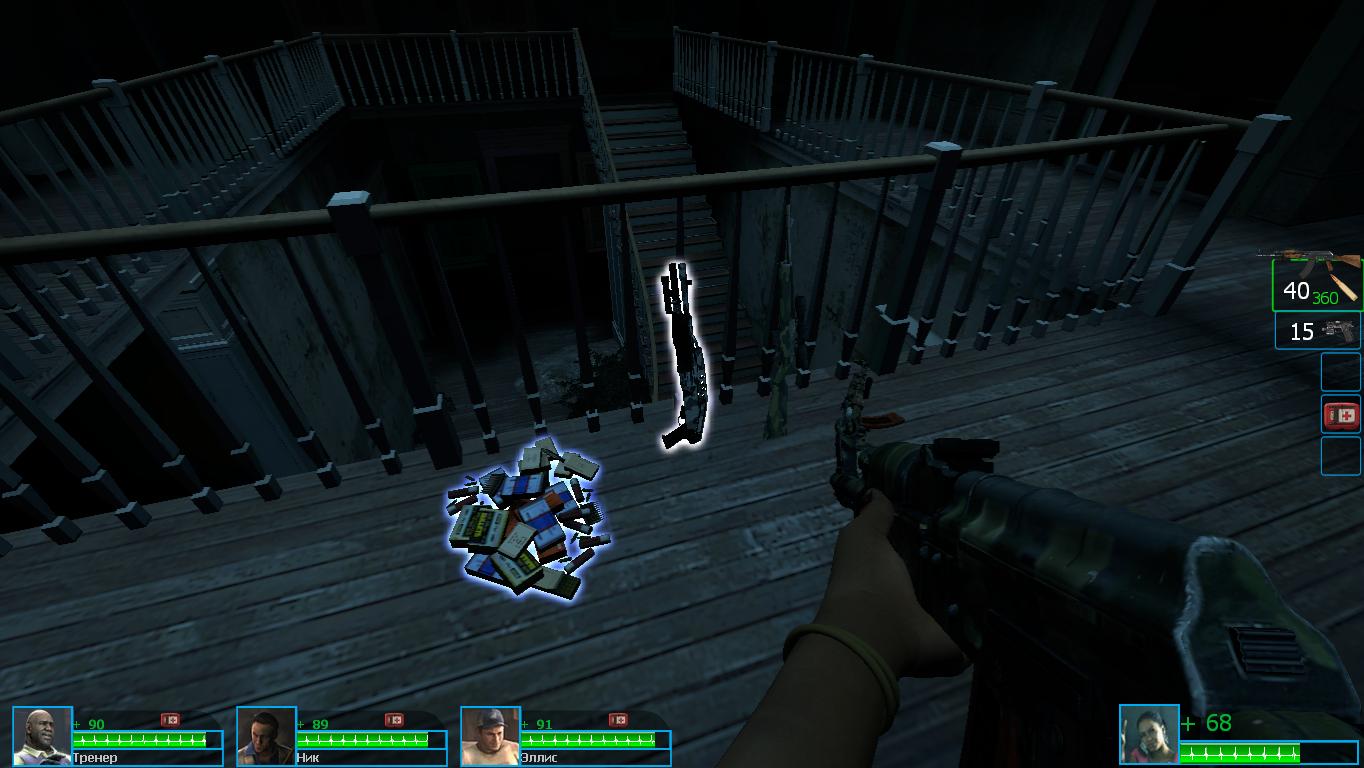Click the empty third weapon slot frame

pos(1342,371)
